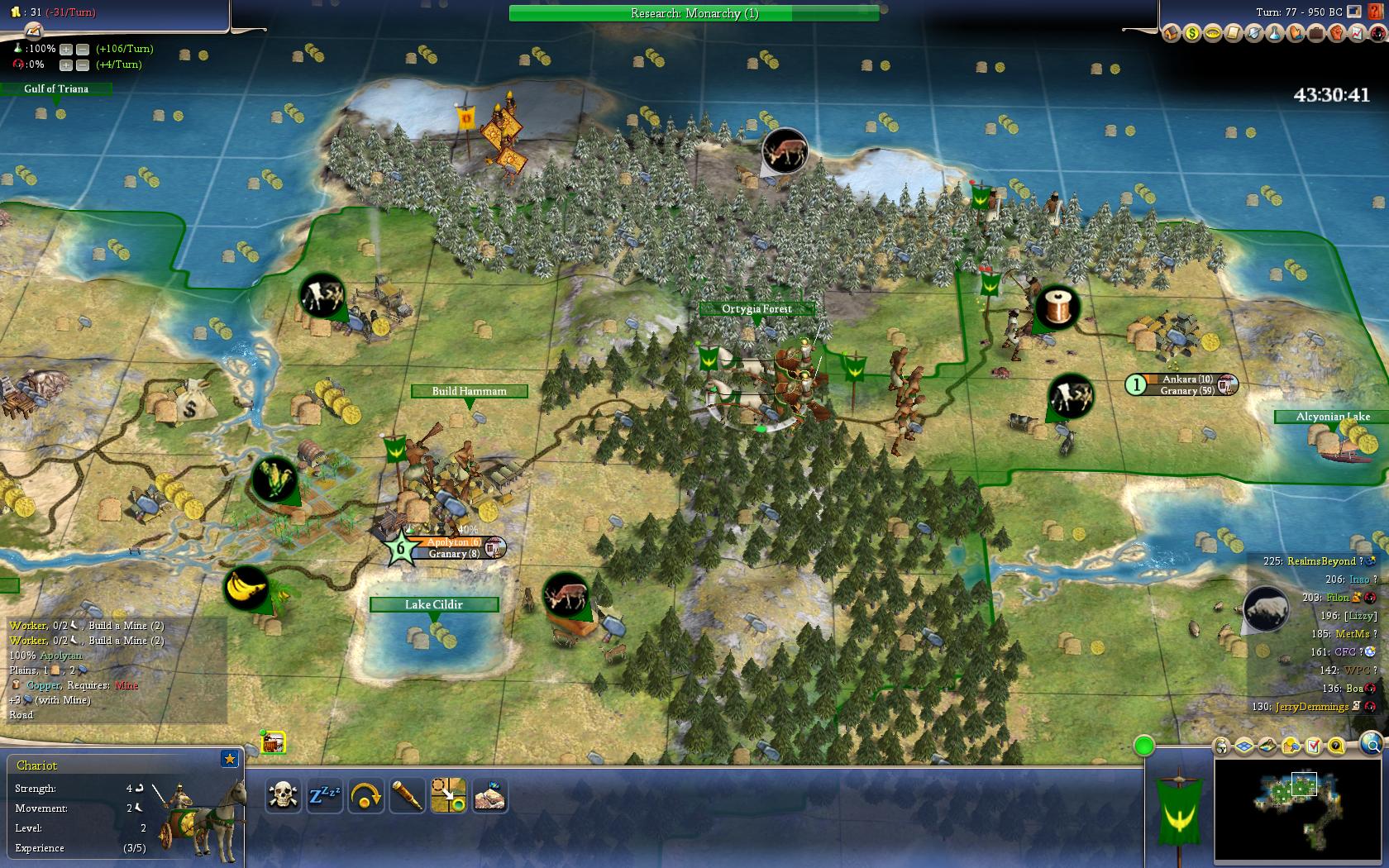Viewport: 1389px width, 868px height.
Task: Put the chariot to sleep
Action: [324, 796]
